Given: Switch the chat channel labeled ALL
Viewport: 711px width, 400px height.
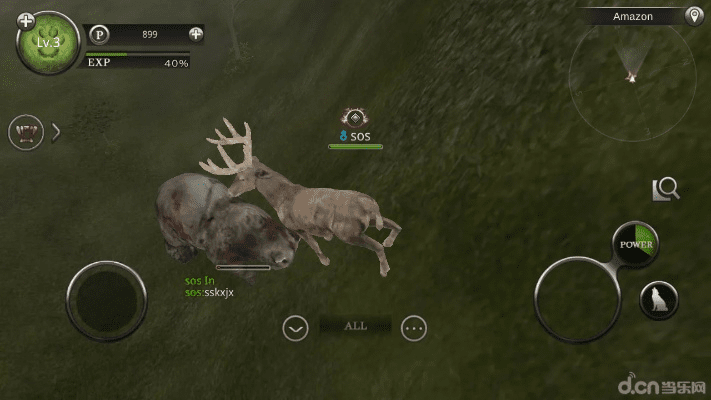Looking at the screenshot, I should click(355, 326).
